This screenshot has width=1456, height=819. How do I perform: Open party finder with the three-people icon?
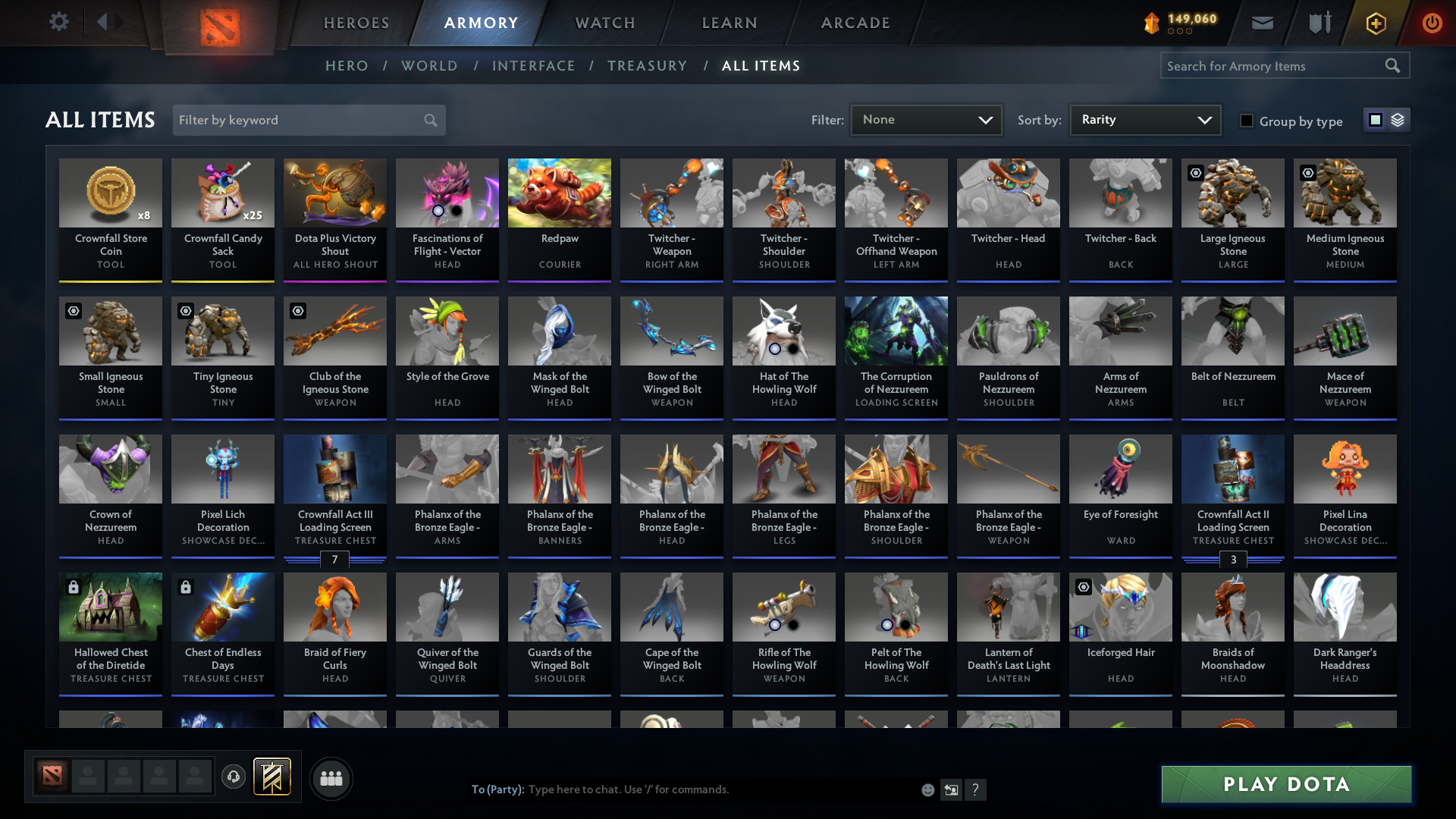coord(331,778)
